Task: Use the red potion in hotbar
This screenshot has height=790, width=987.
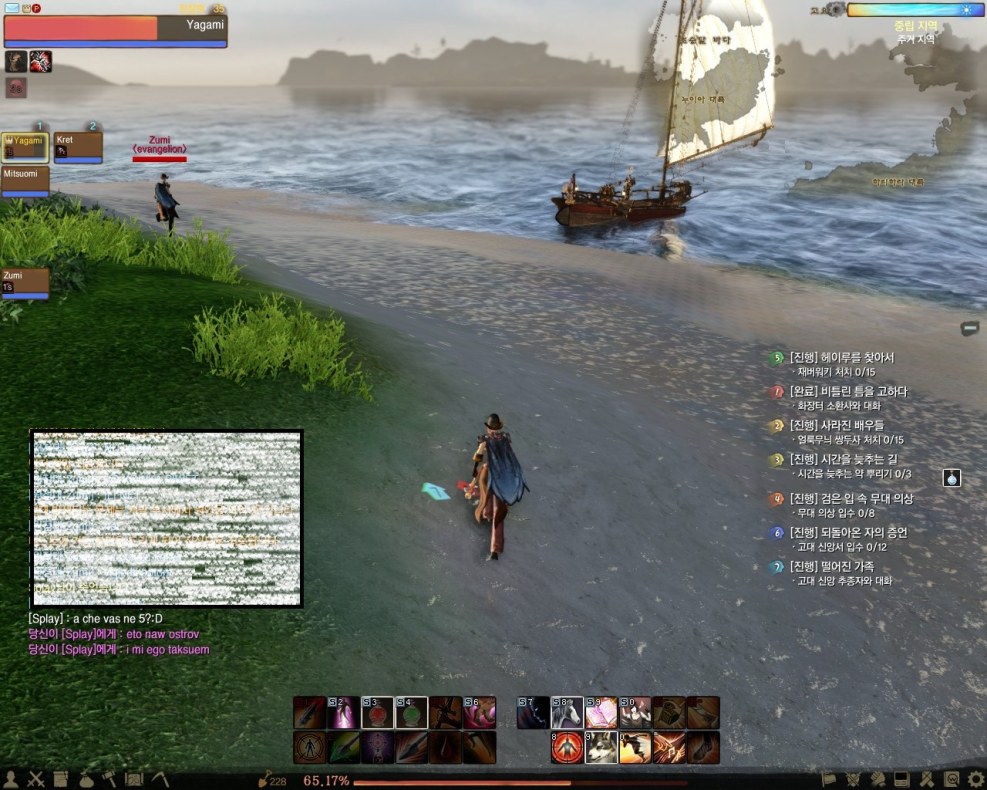Action: [377, 713]
